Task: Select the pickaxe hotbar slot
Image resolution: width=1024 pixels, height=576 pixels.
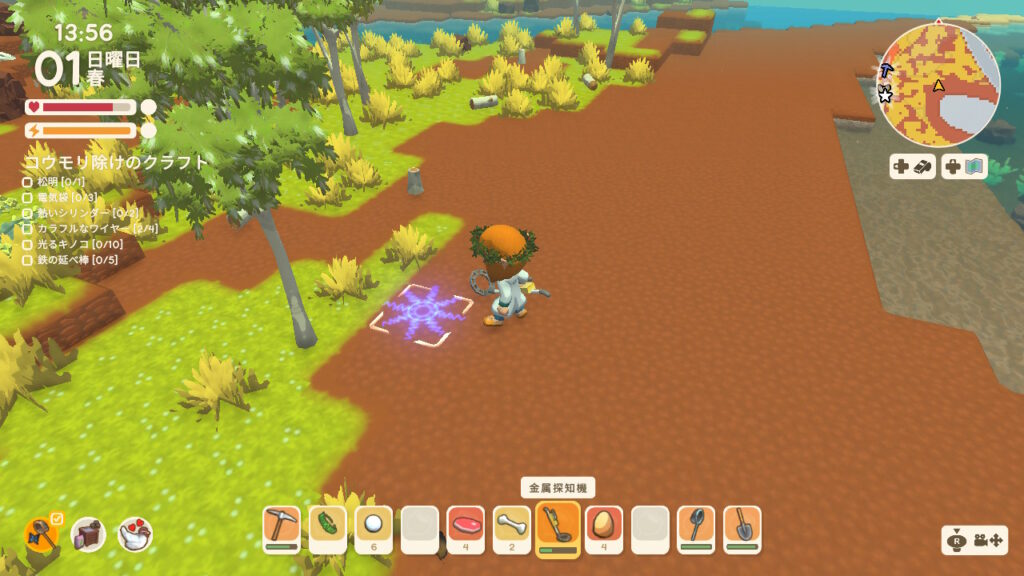Action: pyautogui.click(x=281, y=526)
